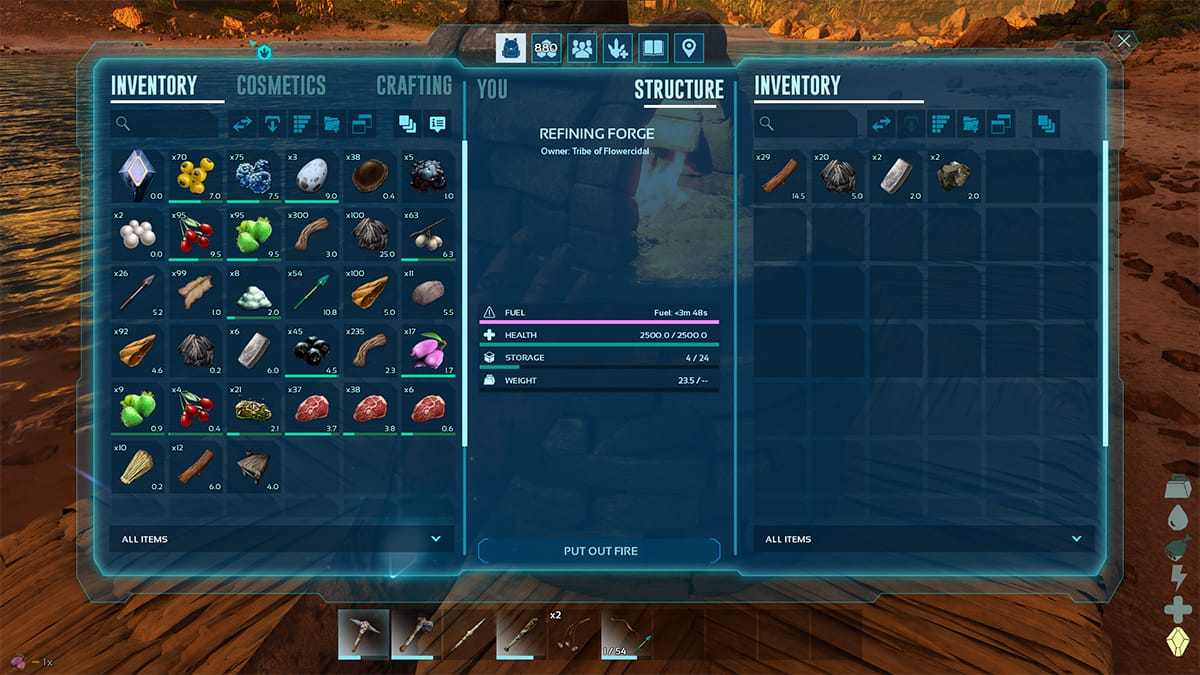Select the x54 green-tipped arrow stack
1200x675 pixels.
click(312, 292)
